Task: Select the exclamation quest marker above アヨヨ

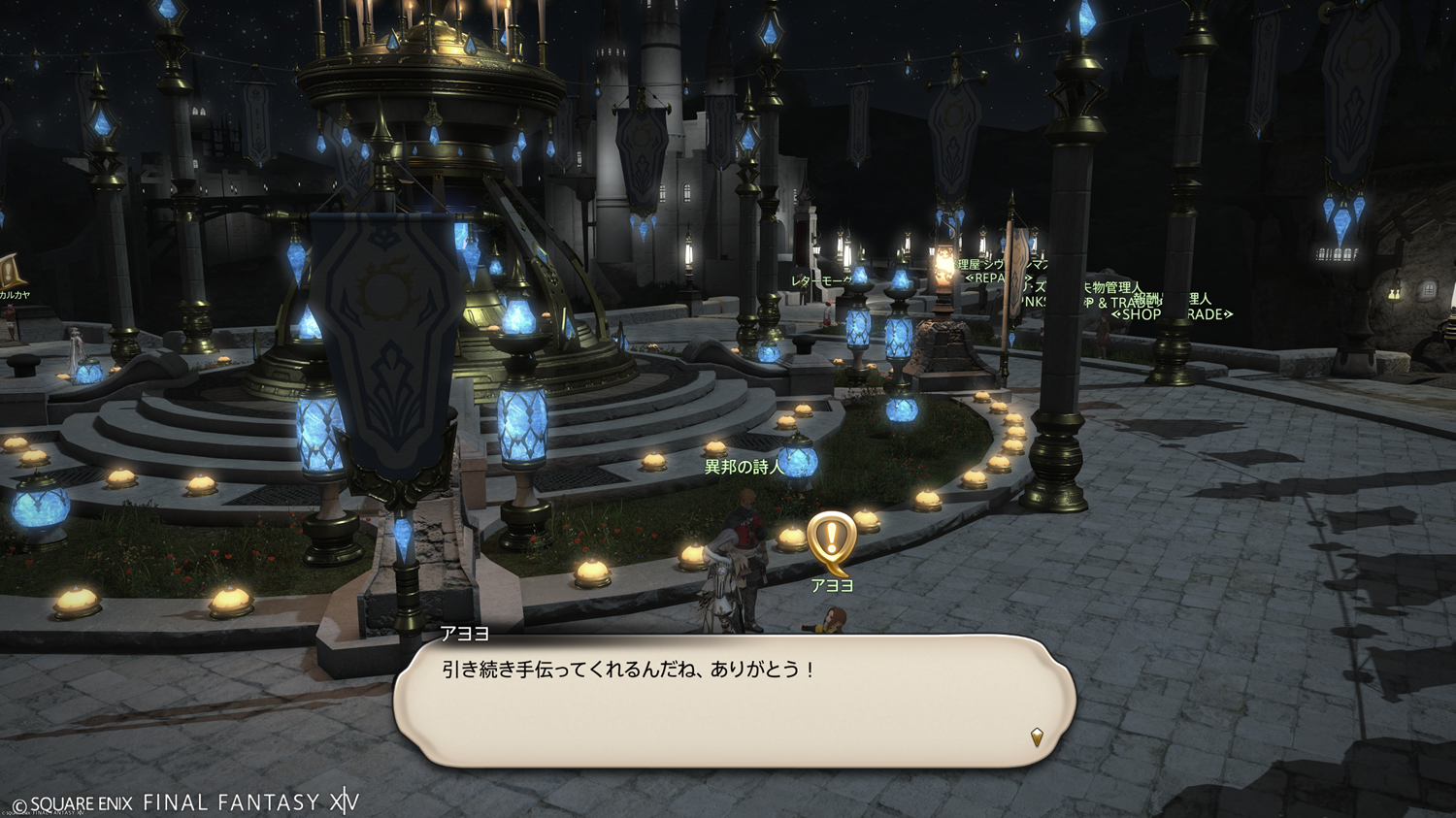Action: pyautogui.click(x=832, y=540)
